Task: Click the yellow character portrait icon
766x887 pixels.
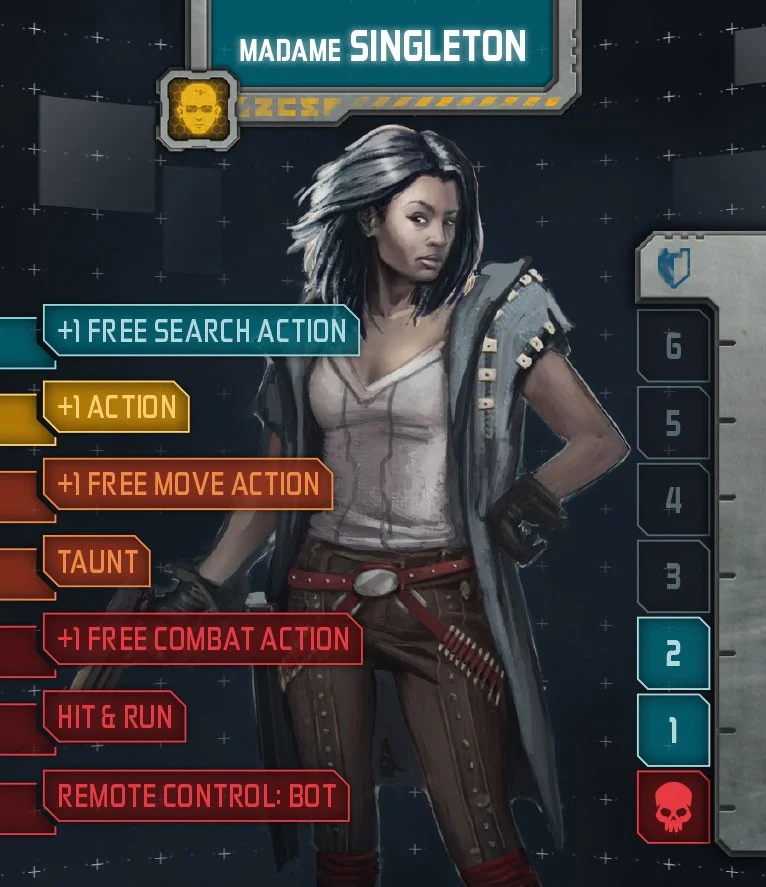Action: 198,108
